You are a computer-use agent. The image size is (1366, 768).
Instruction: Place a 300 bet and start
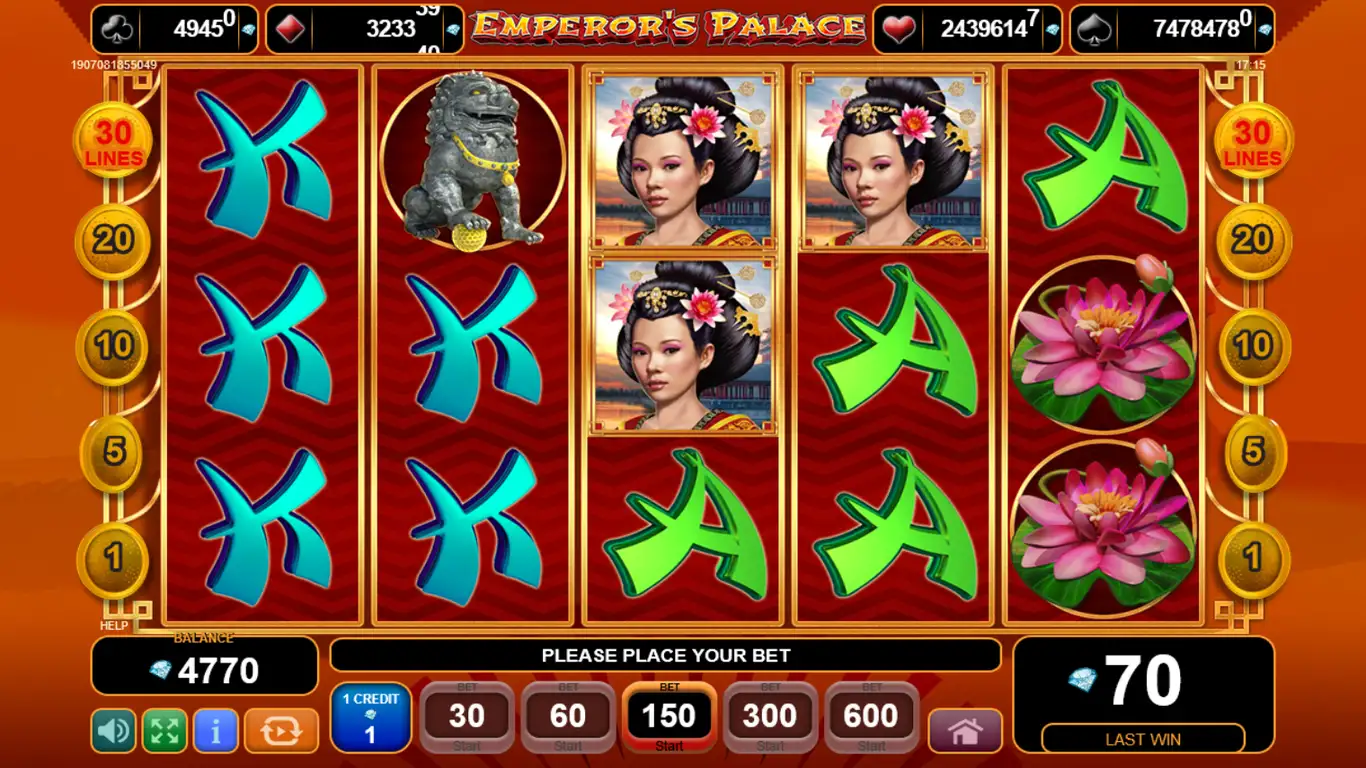point(770,717)
